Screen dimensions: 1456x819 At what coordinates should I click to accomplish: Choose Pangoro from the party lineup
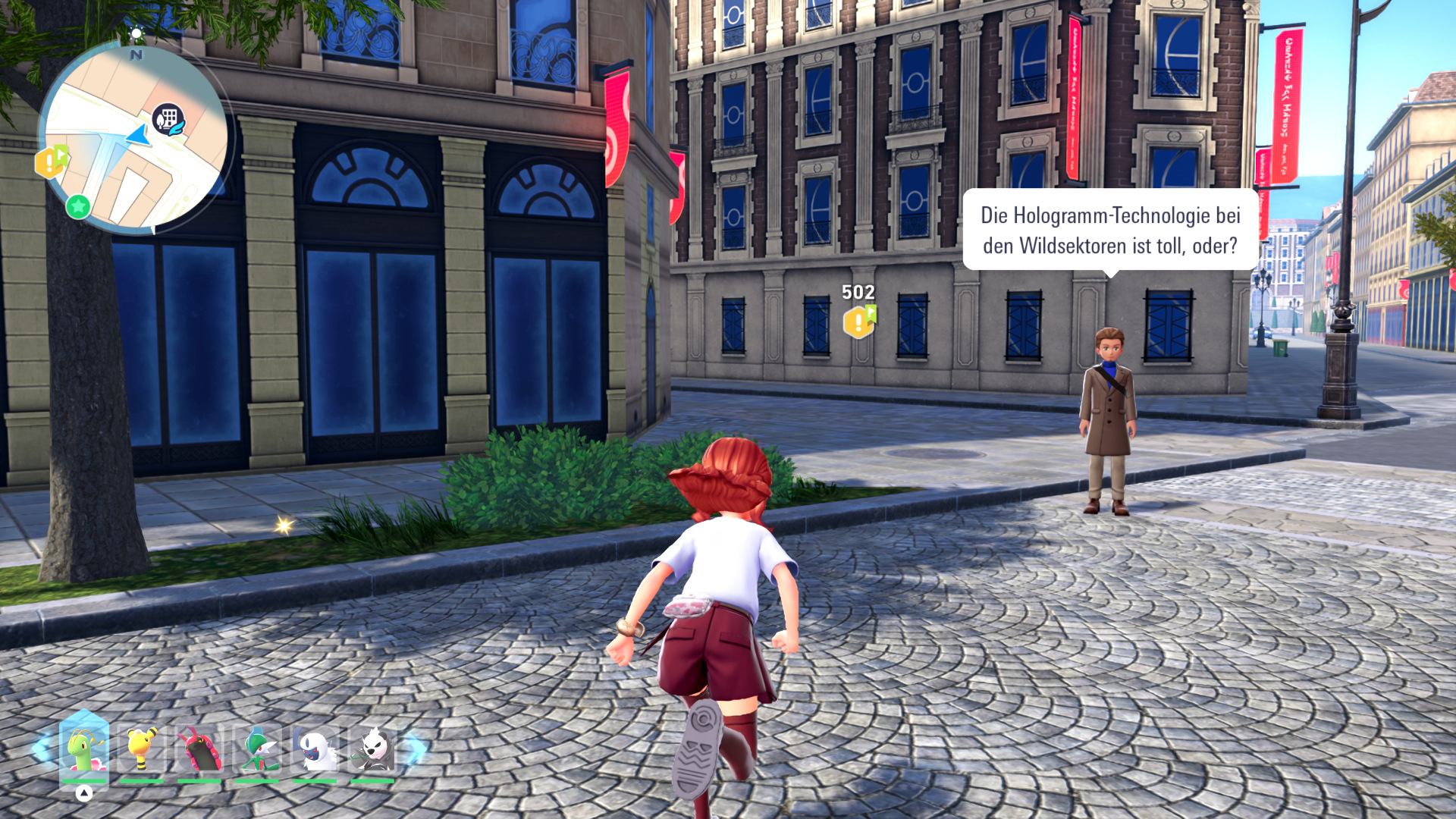372,749
